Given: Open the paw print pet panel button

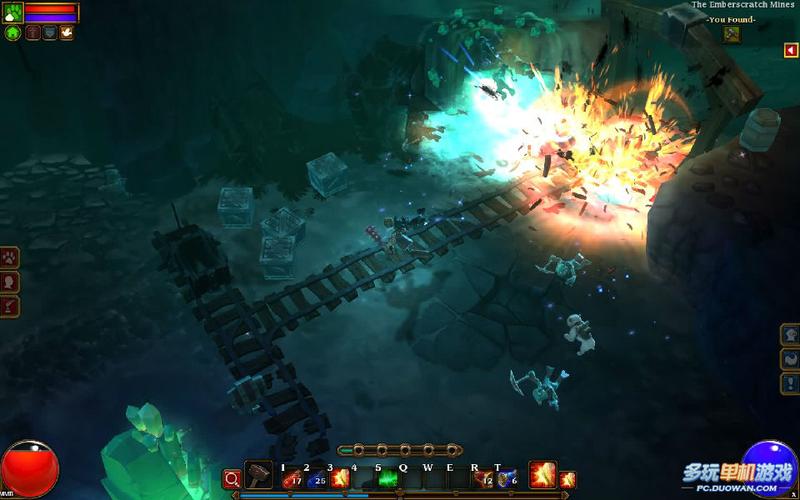Looking at the screenshot, I should click(10, 258).
